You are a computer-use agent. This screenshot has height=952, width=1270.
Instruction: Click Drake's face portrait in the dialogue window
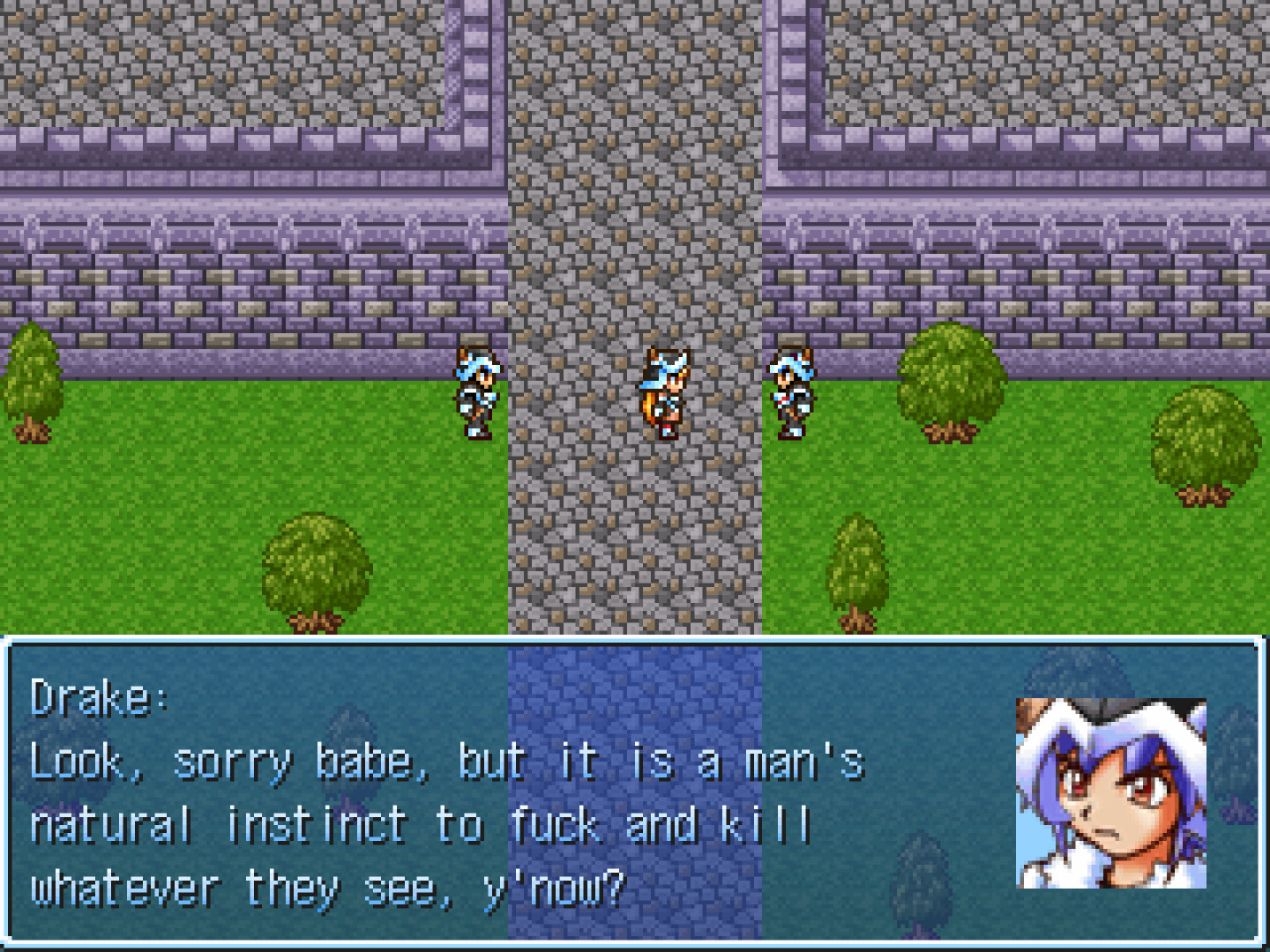coord(1110,792)
